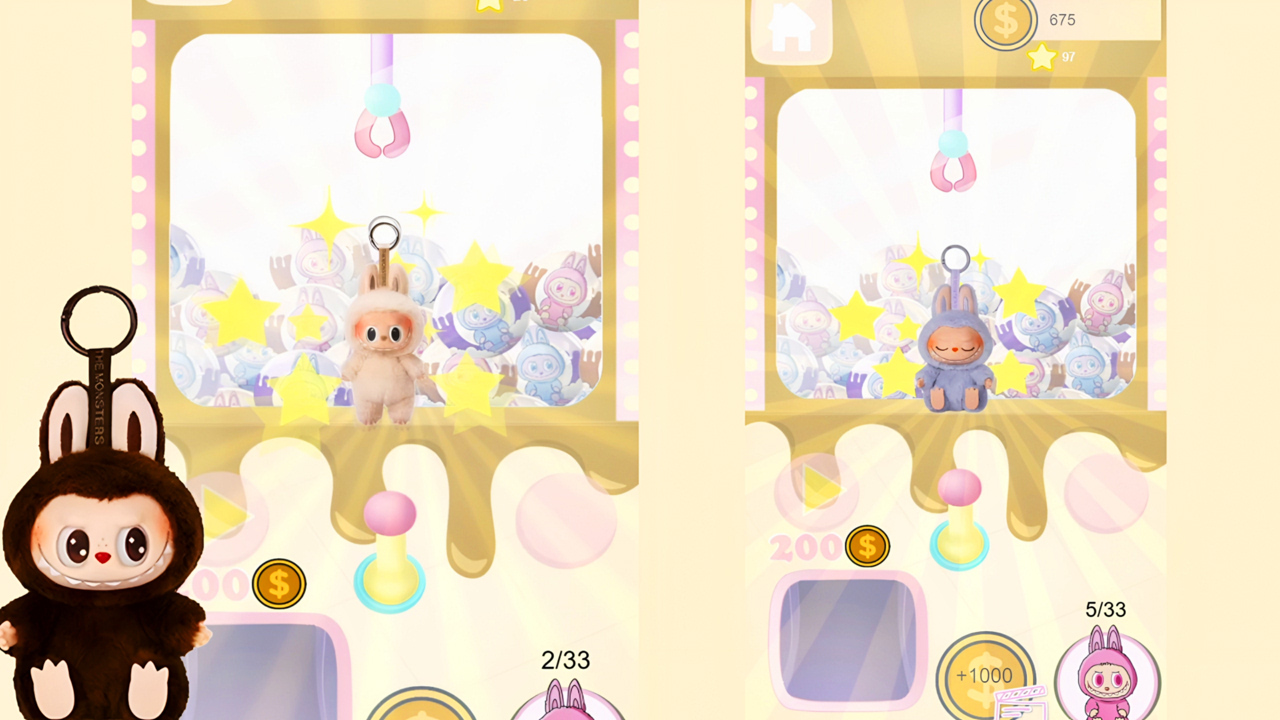Screen dimensions: 1280x720
Task: Click the yellow star counter showing 97
Action: tap(1042, 58)
